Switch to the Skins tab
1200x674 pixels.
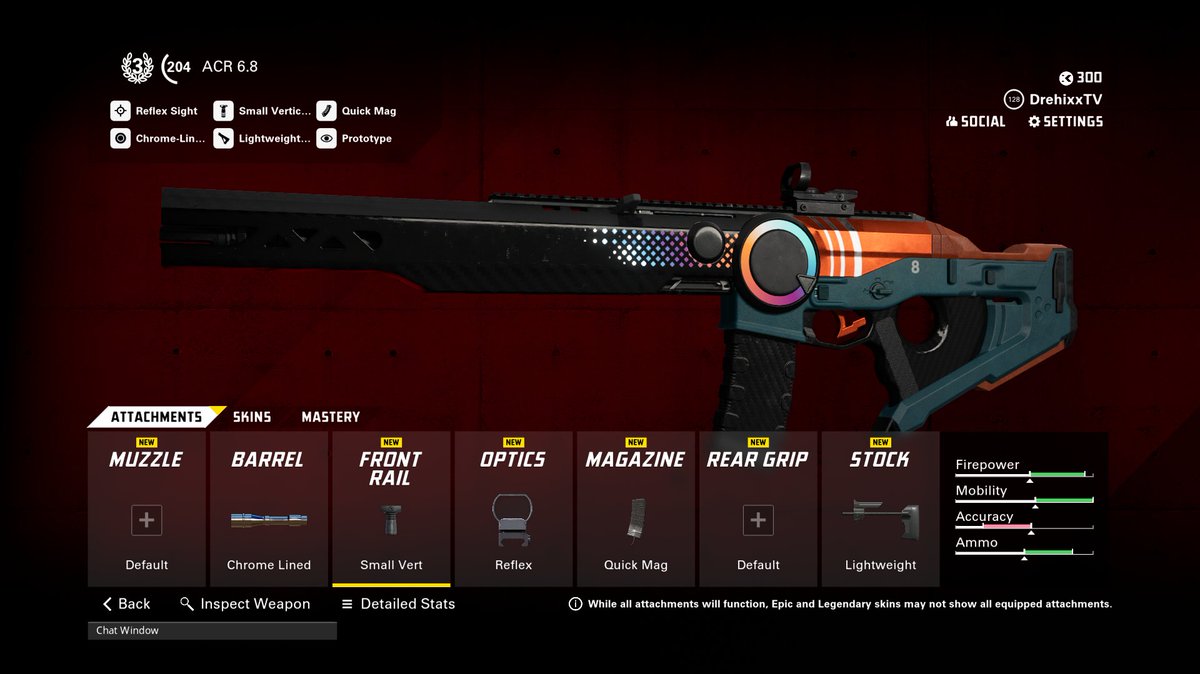(x=251, y=417)
